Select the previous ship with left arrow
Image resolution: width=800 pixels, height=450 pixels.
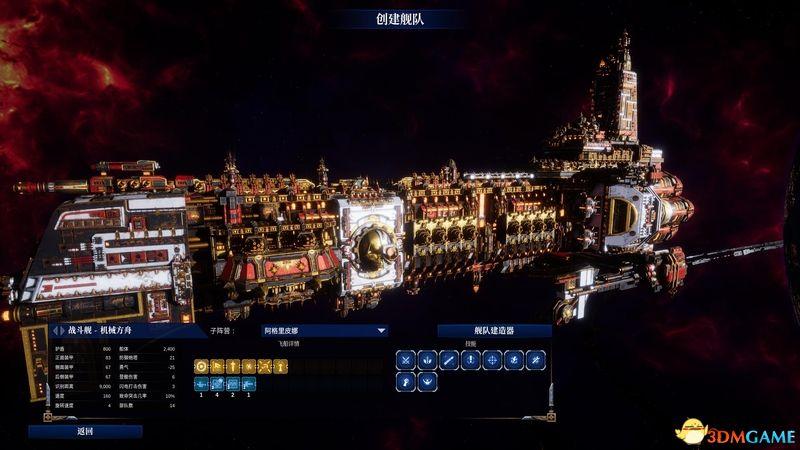(x=53, y=331)
